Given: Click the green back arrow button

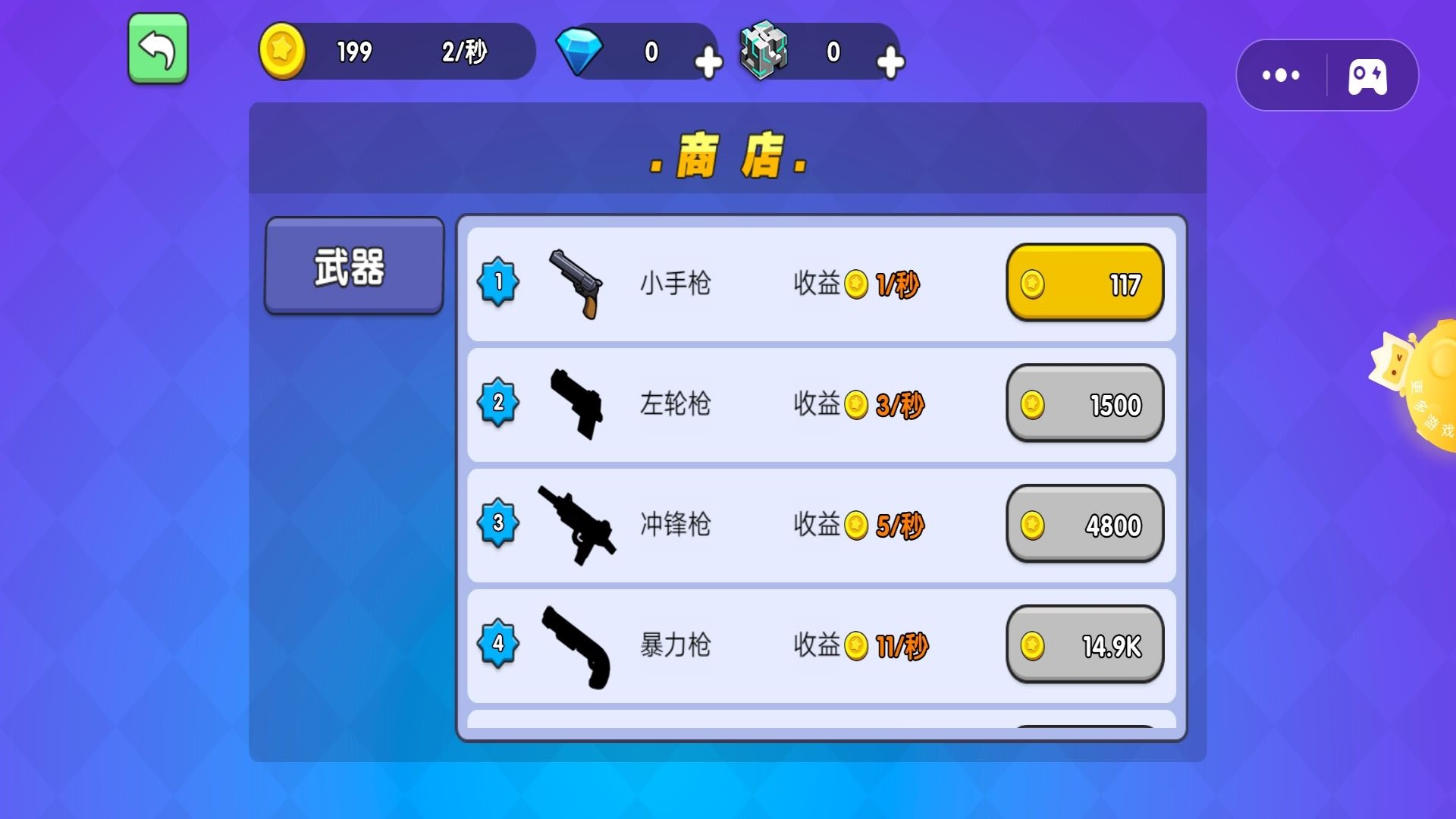Looking at the screenshot, I should (x=157, y=48).
